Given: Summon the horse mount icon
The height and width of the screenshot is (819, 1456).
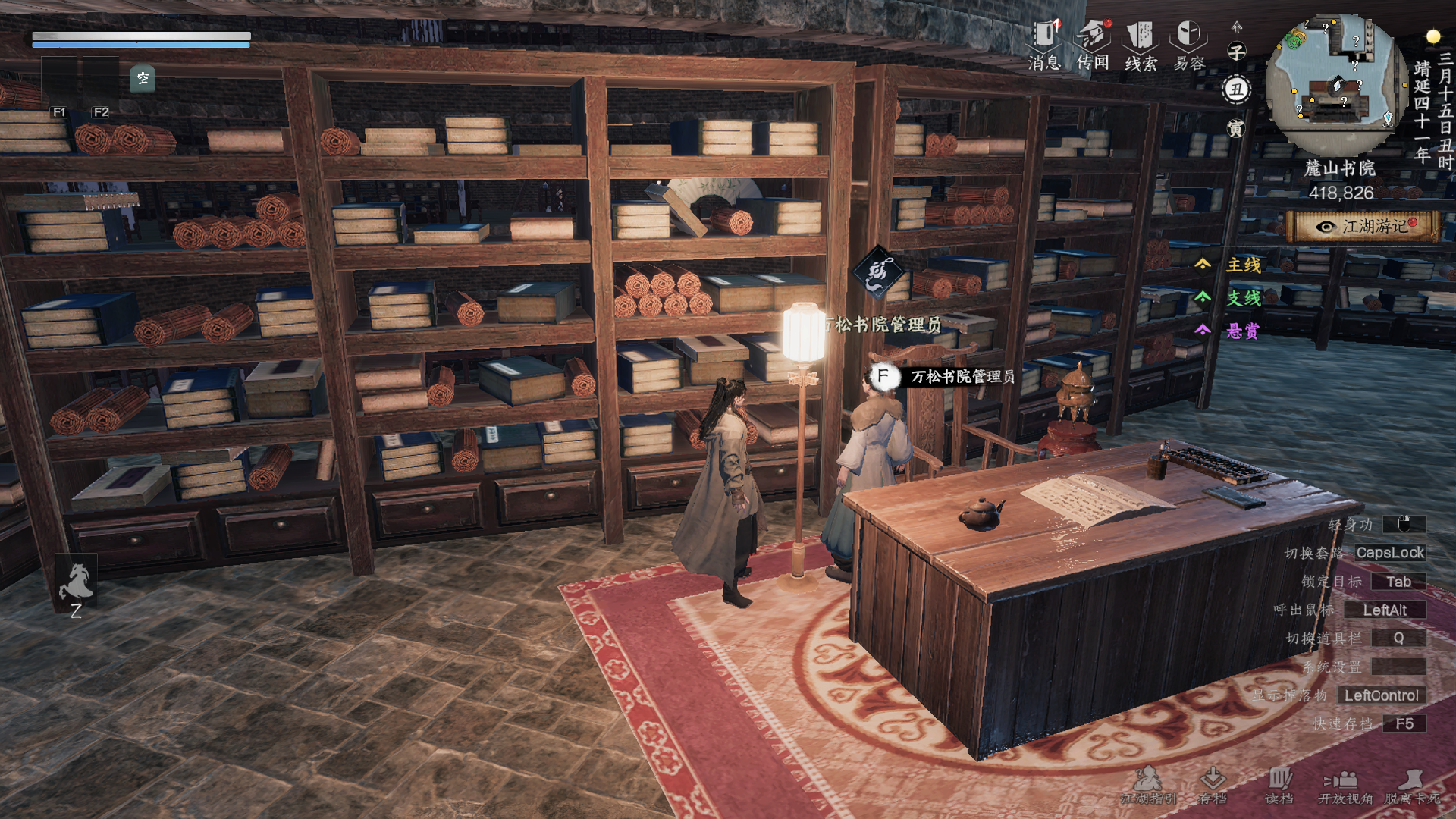Looking at the screenshot, I should pyautogui.click(x=76, y=582).
